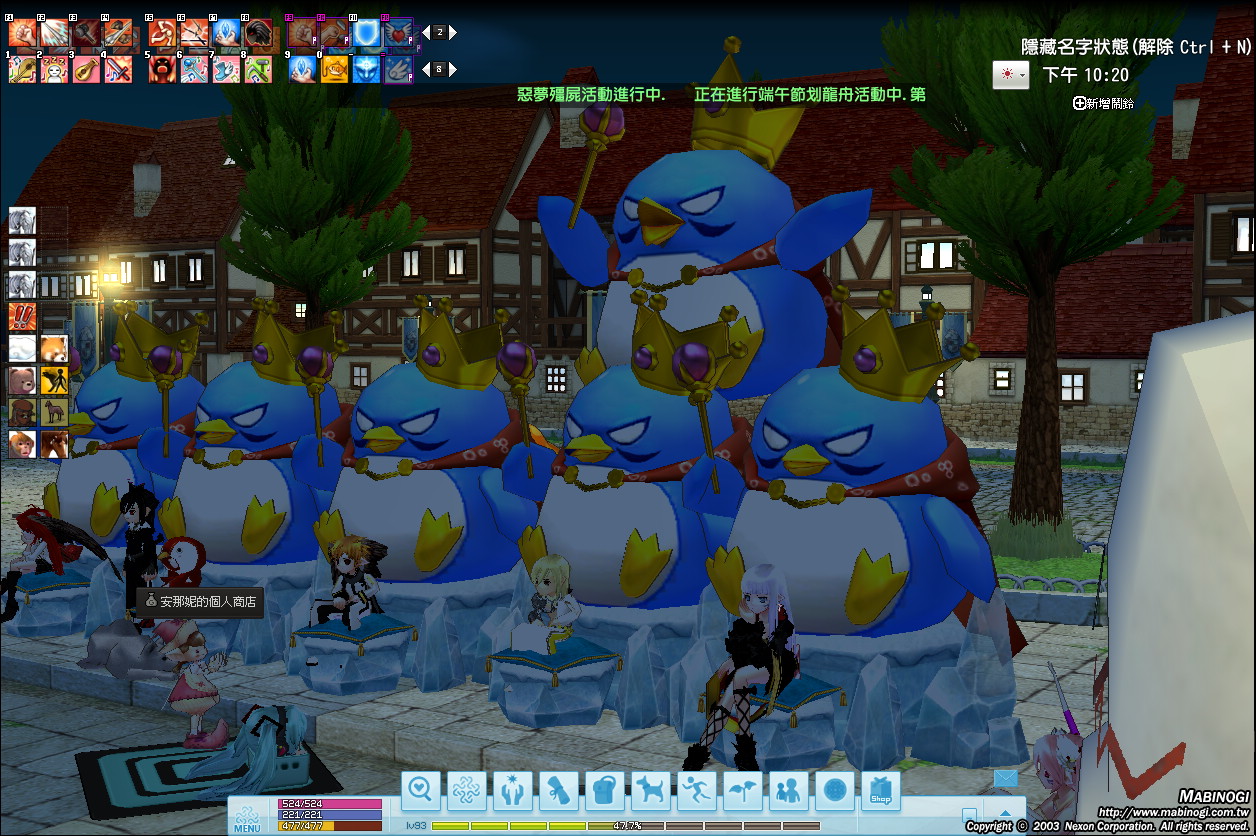Click the dog pet icon in the bottom bar

[x=651, y=791]
